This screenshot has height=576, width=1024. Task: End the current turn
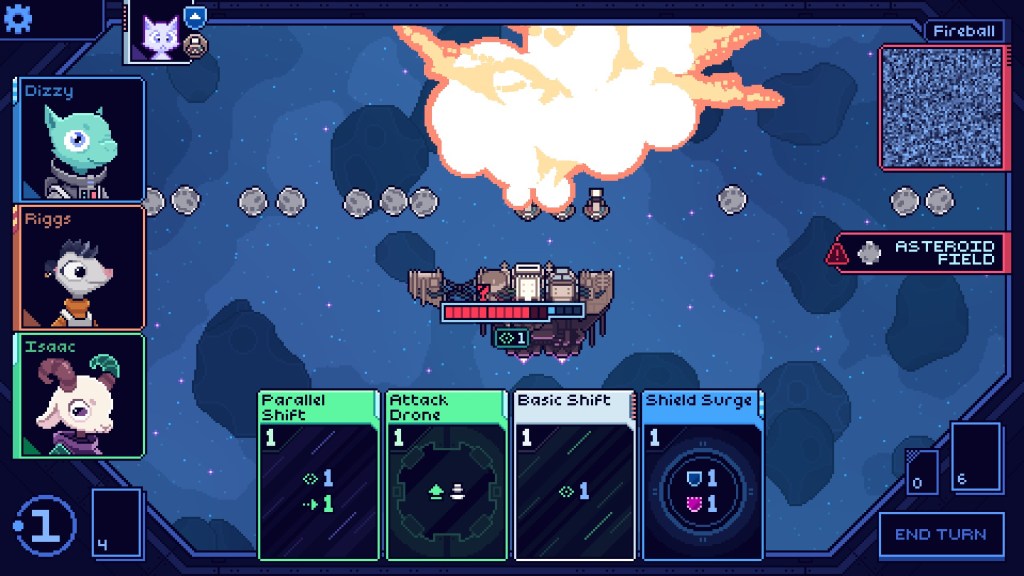point(940,534)
